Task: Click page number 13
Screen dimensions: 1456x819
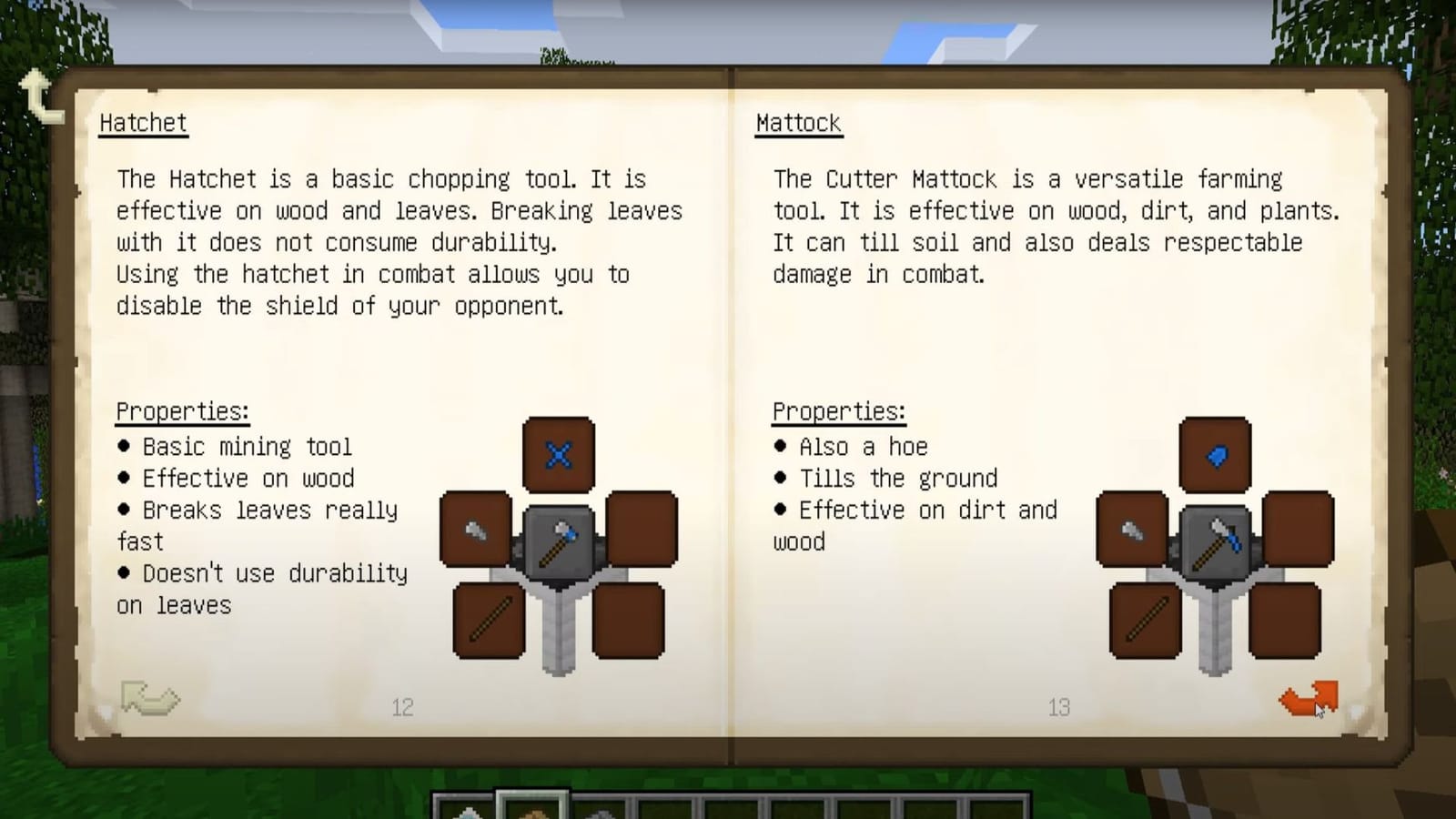Action: click(x=1059, y=707)
